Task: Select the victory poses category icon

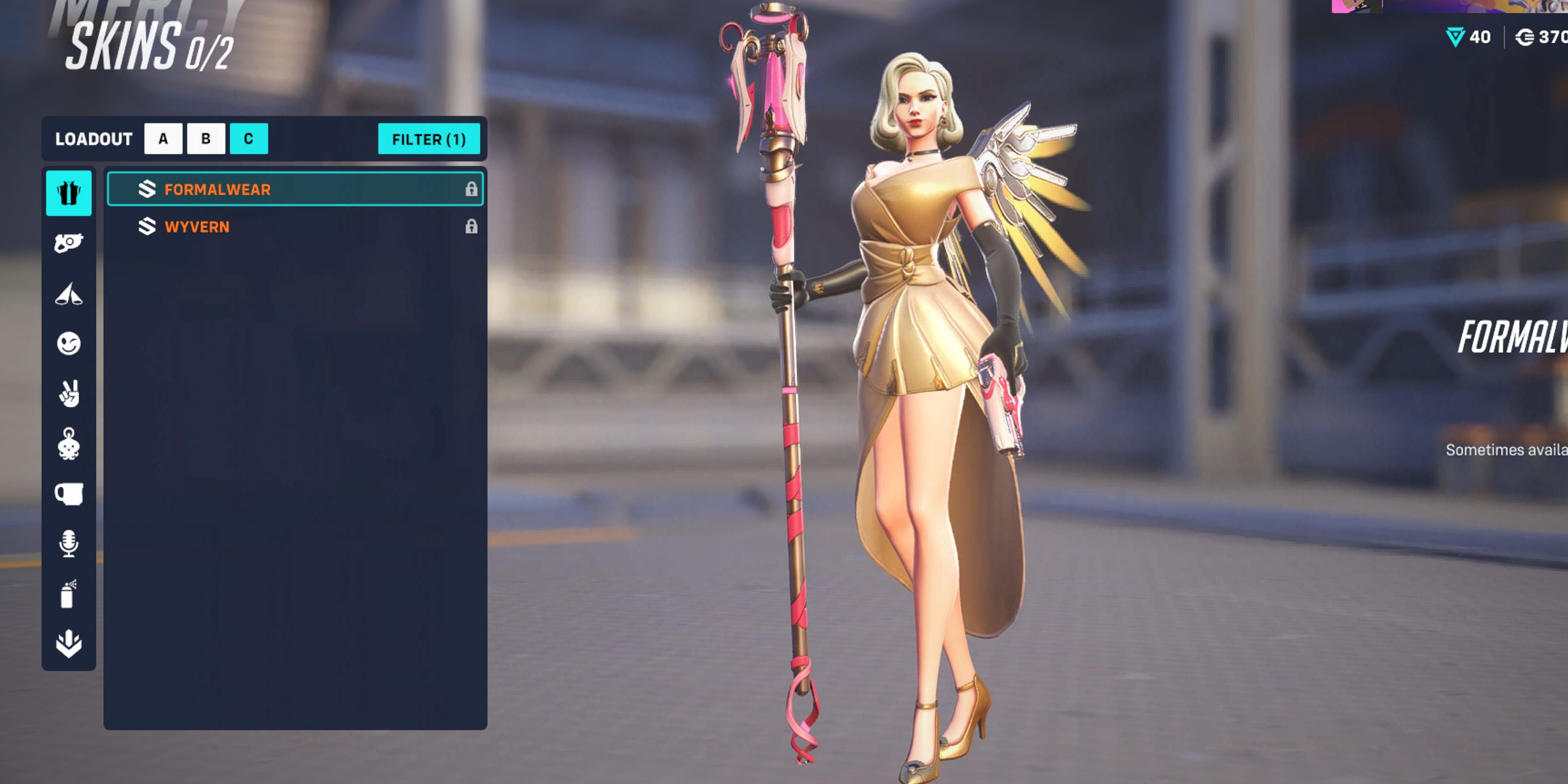Action: (x=69, y=293)
